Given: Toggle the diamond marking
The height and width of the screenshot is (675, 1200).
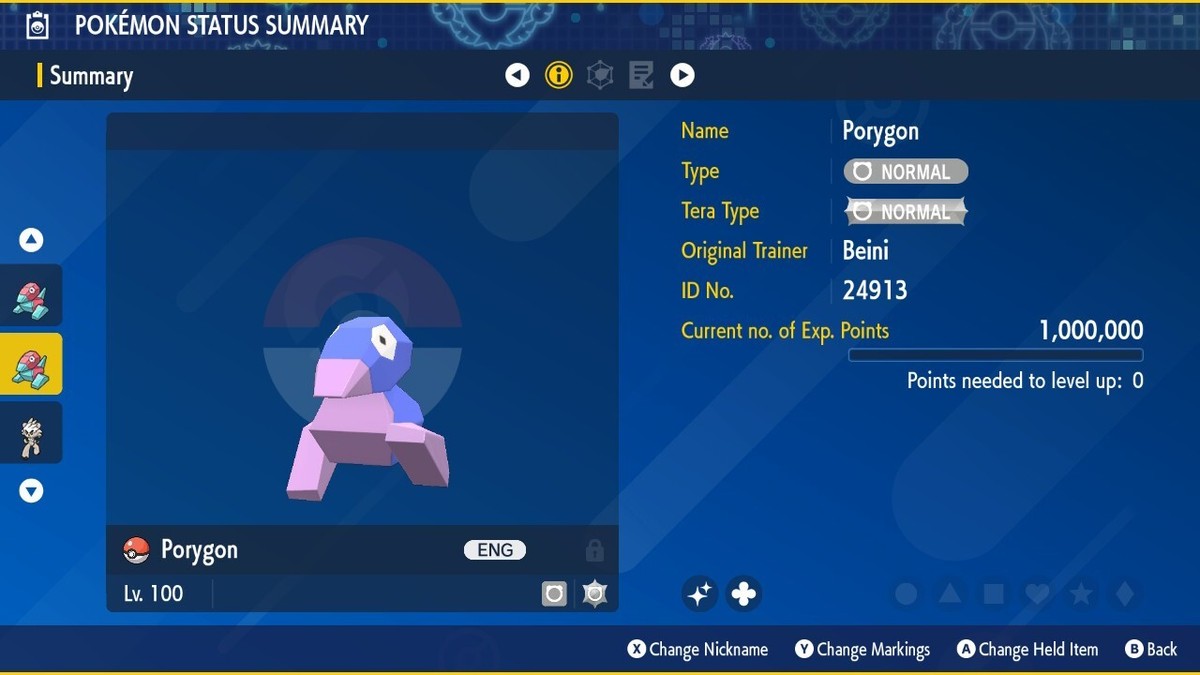Looking at the screenshot, I should click(x=1125, y=594).
